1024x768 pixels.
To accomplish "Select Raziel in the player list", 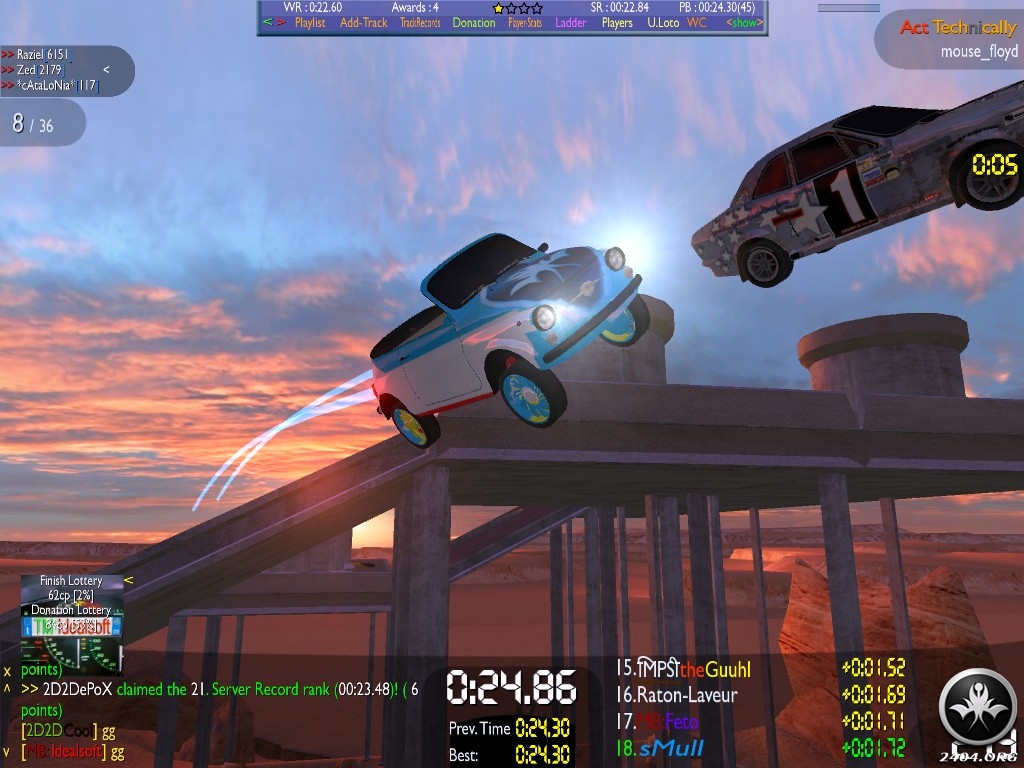I will coord(40,54).
